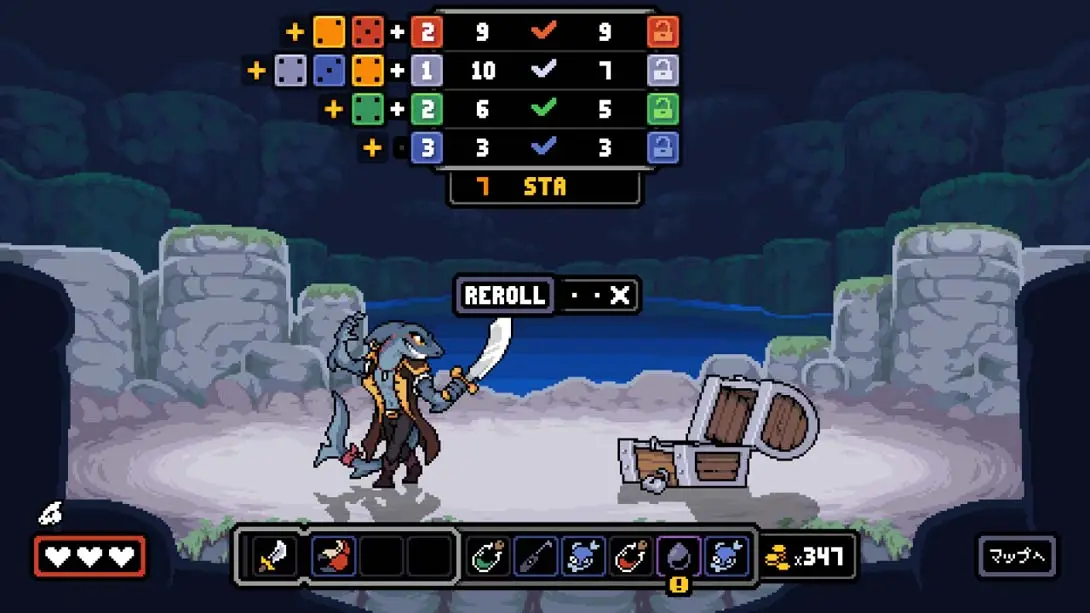Pick the blue three-pip die

click(x=329, y=70)
